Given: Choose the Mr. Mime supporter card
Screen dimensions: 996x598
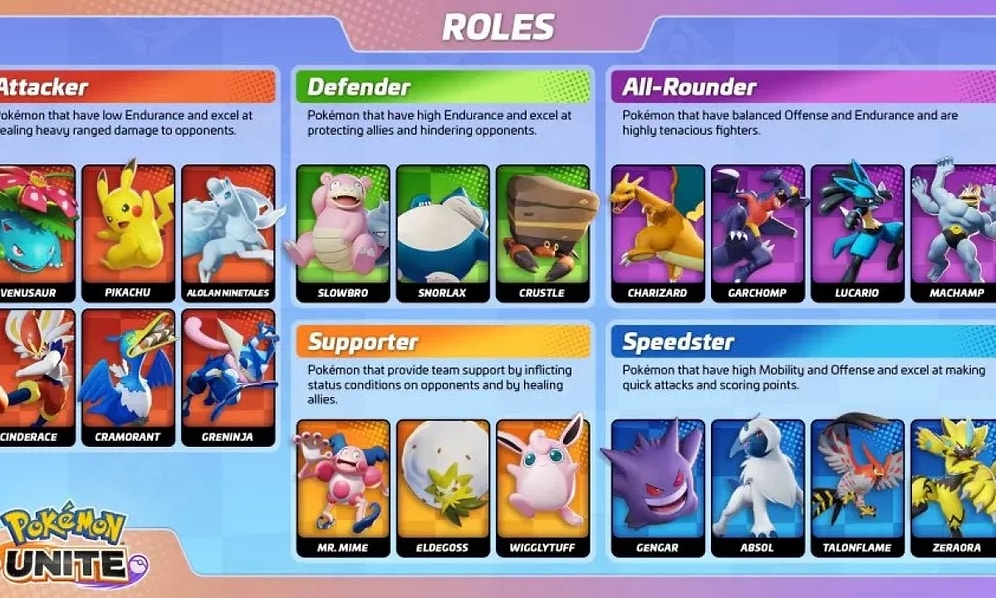Looking at the screenshot, I should pos(342,489).
